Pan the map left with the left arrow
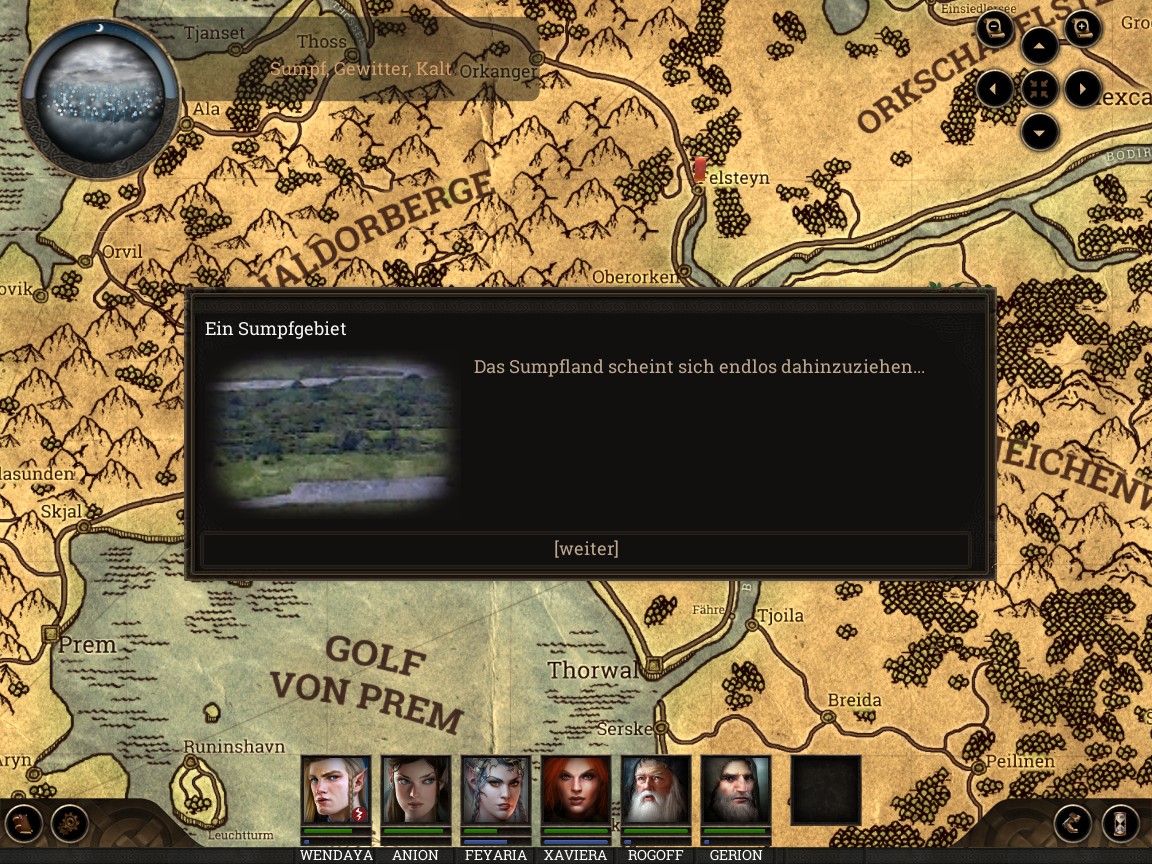This screenshot has width=1152, height=864. point(995,89)
